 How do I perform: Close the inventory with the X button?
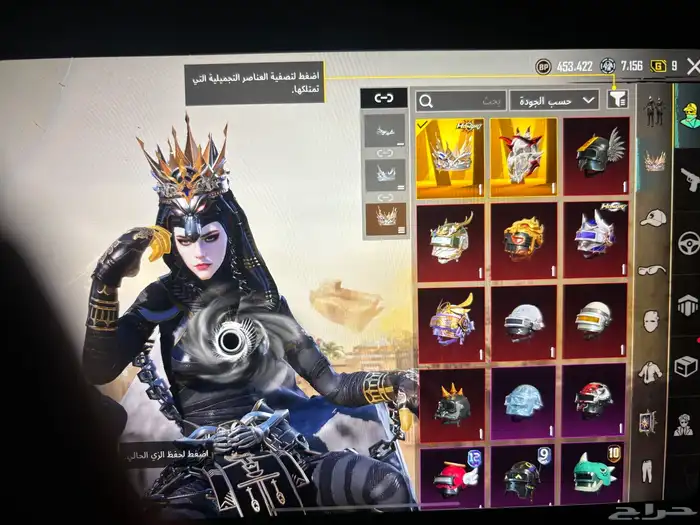click(692, 66)
